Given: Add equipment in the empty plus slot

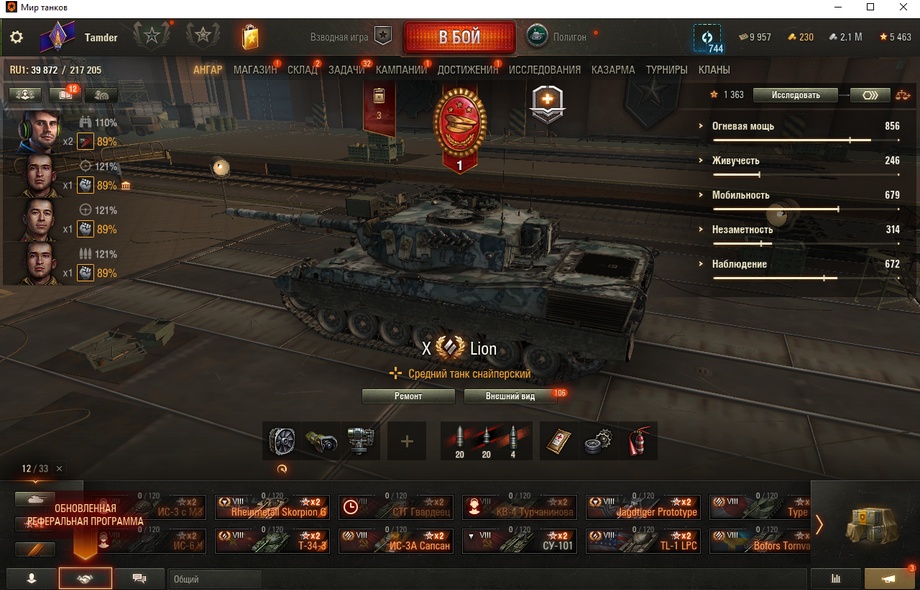Looking at the screenshot, I should (406, 441).
